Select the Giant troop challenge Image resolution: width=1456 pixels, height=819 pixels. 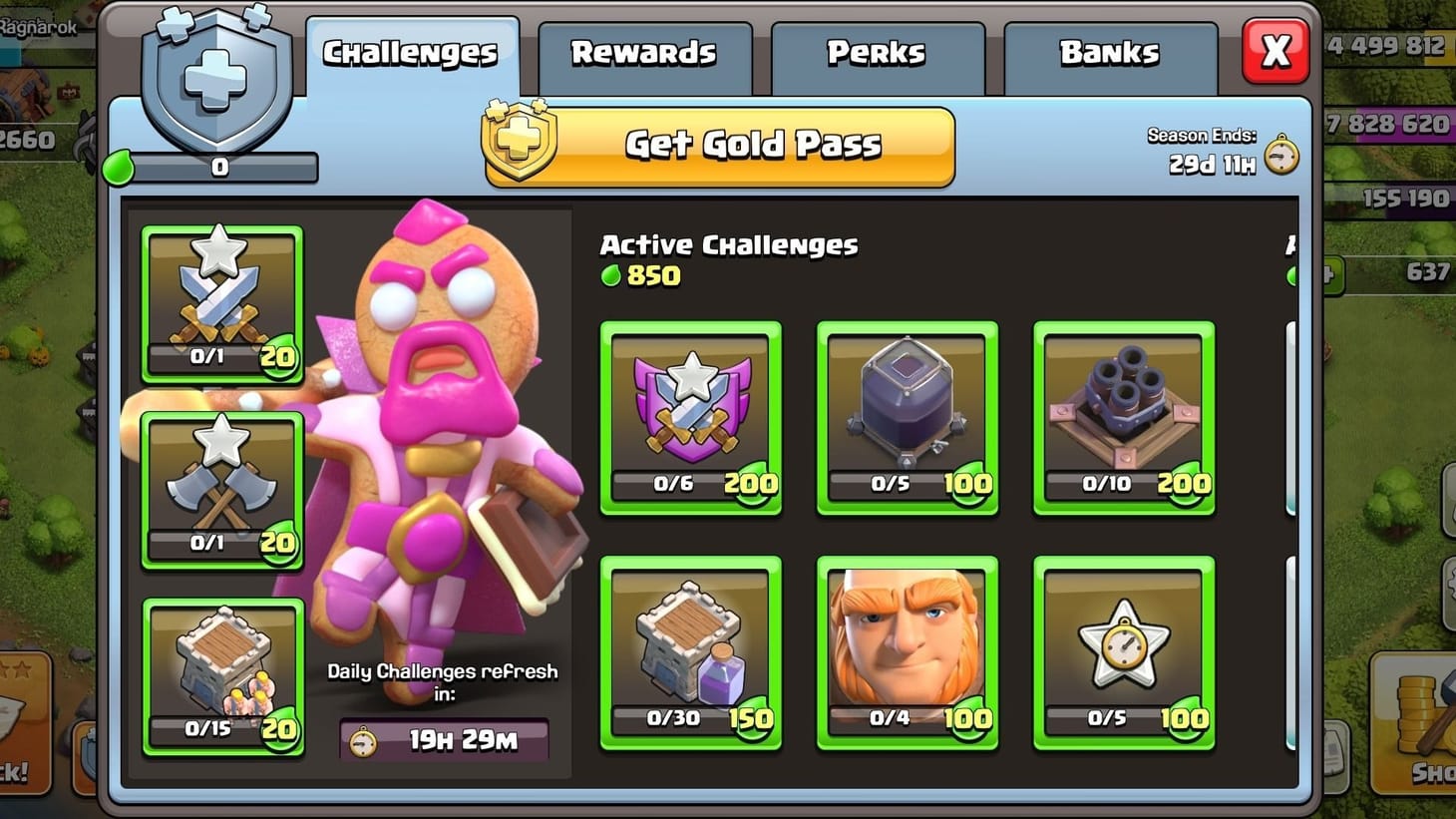pyautogui.click(x=907, y=653)
